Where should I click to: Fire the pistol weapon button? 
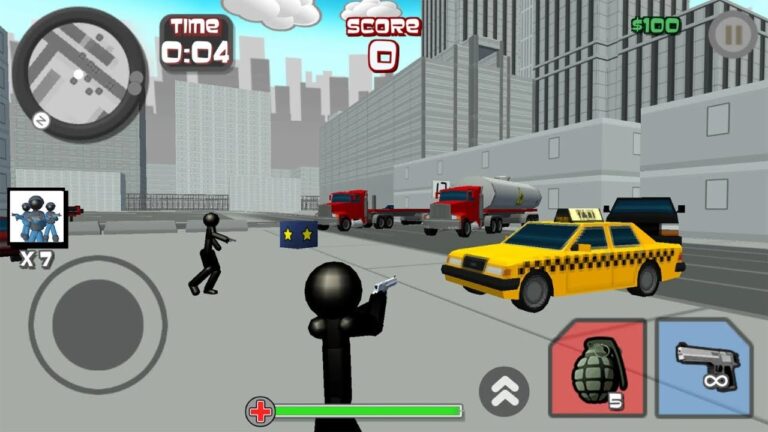(704, 368)
